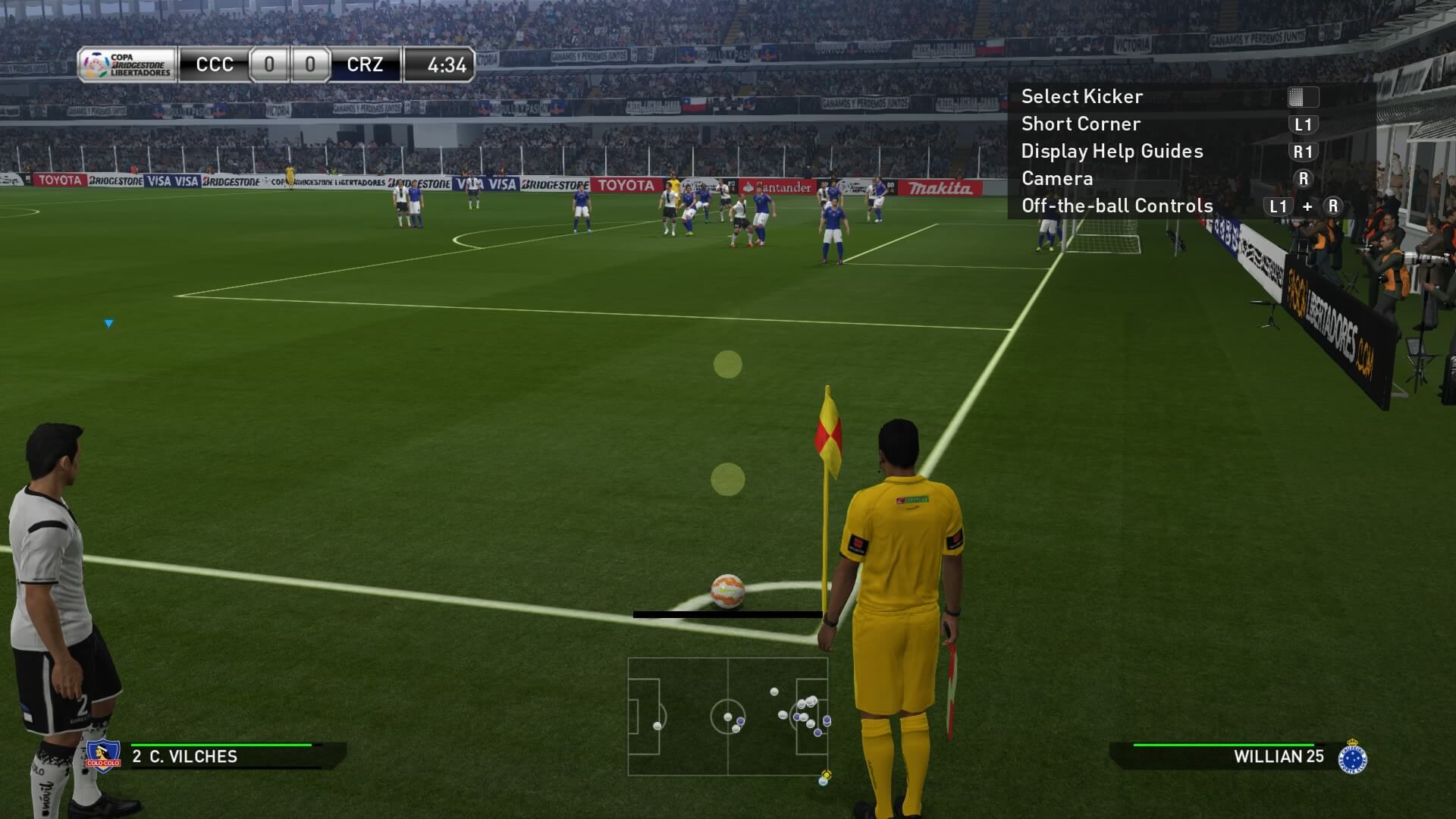Open the Camera option
The width and height of the screenshot is (1456, 819).
click(1057, 178)
